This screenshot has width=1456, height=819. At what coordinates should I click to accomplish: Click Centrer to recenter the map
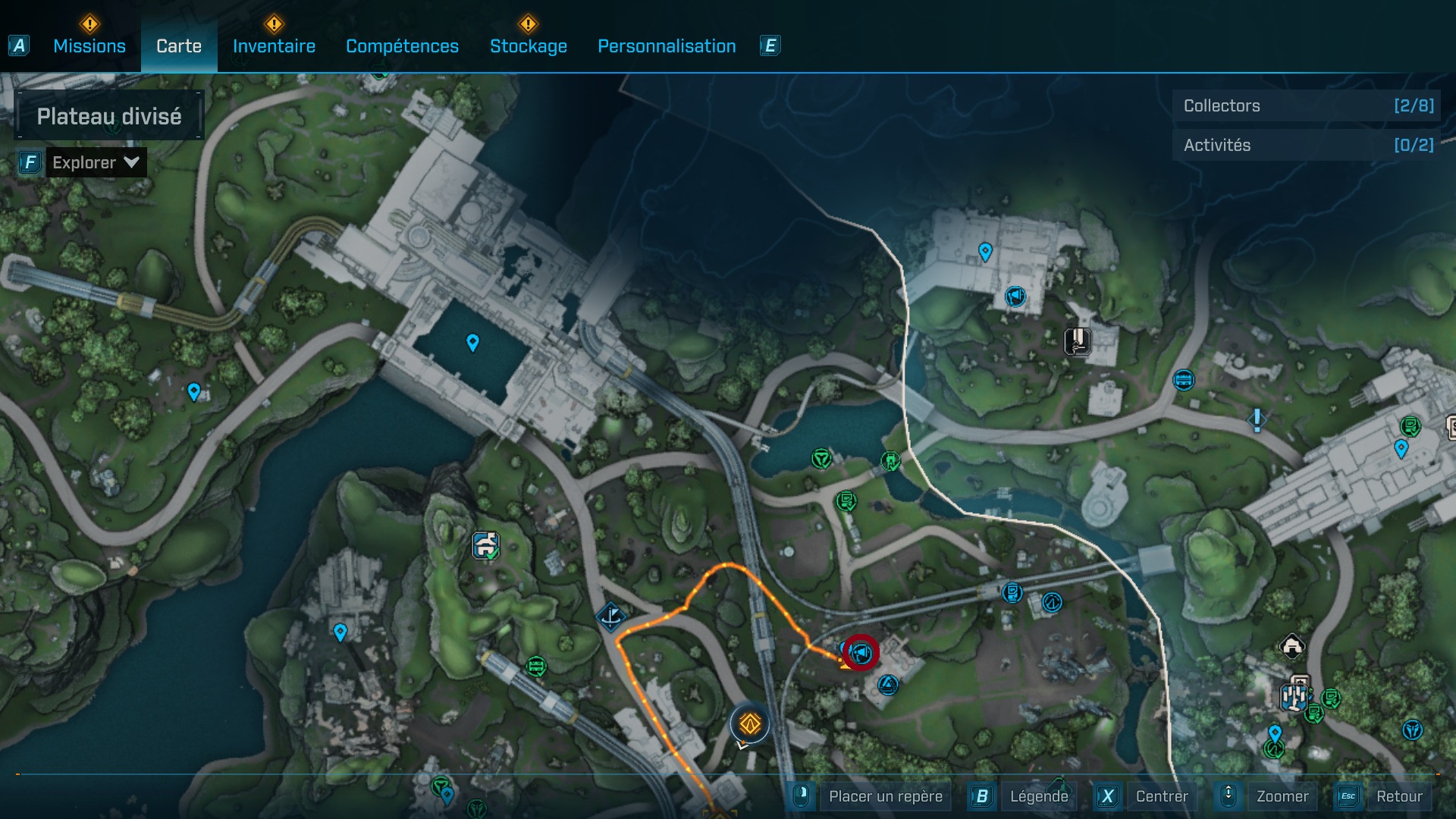(1161, 796)
